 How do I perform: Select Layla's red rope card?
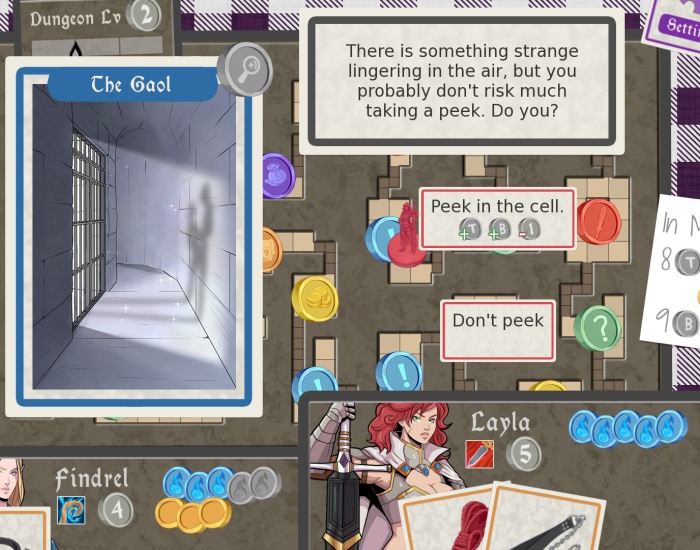(455, 518)
